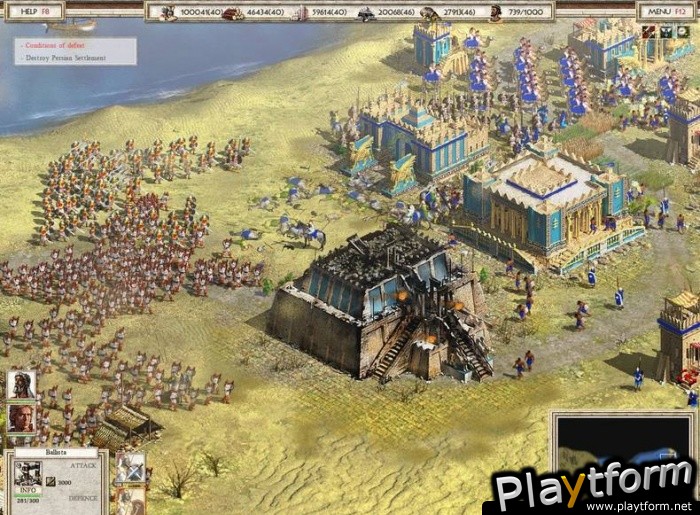Image resolution: width=700 pixels, height=515 pixels.
Task: Click the horseman command icon below swords
Action: (x=130, y=502)
